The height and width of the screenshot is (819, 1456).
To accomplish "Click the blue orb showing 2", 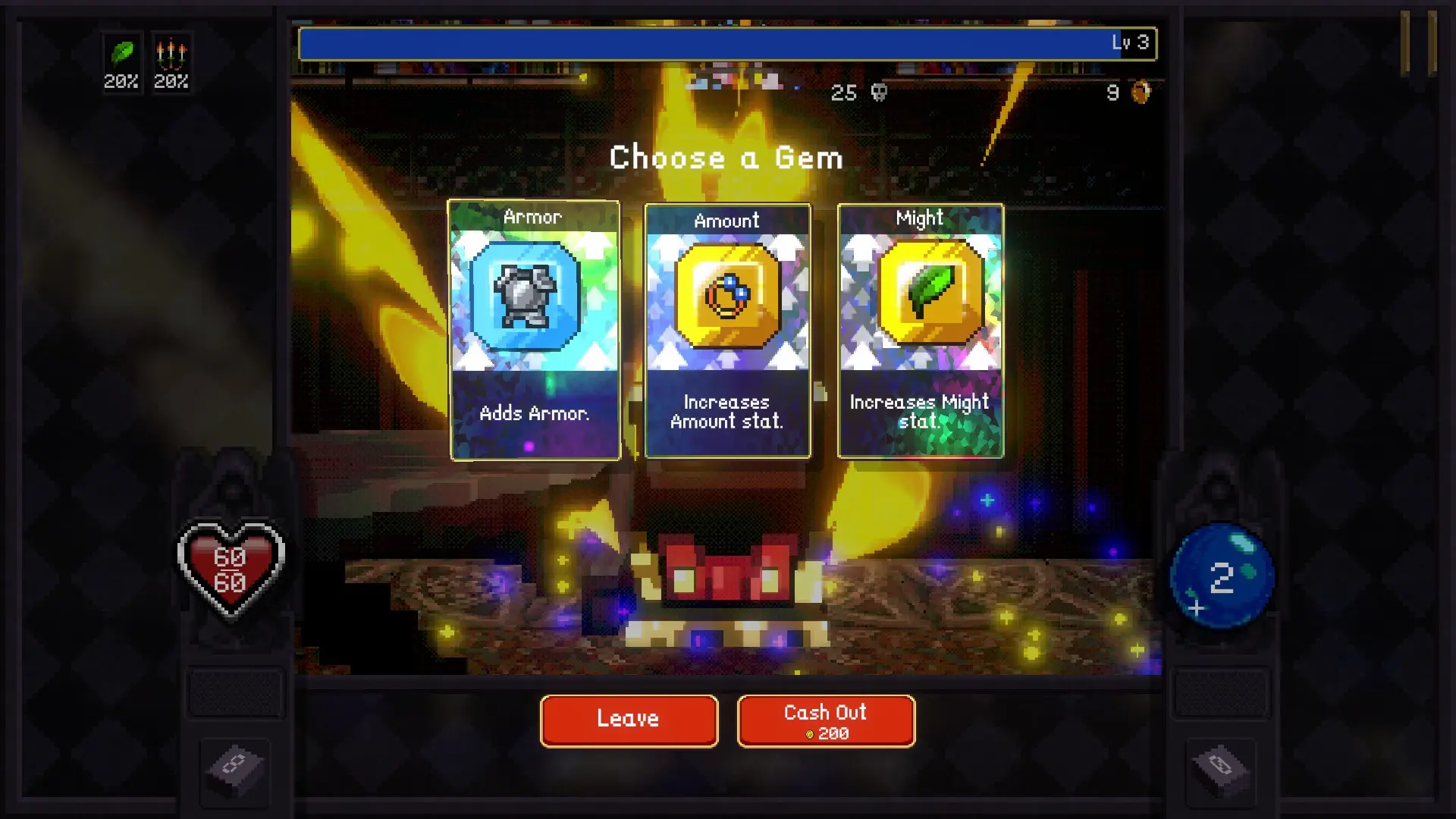I will click(x=1222, y=576).
